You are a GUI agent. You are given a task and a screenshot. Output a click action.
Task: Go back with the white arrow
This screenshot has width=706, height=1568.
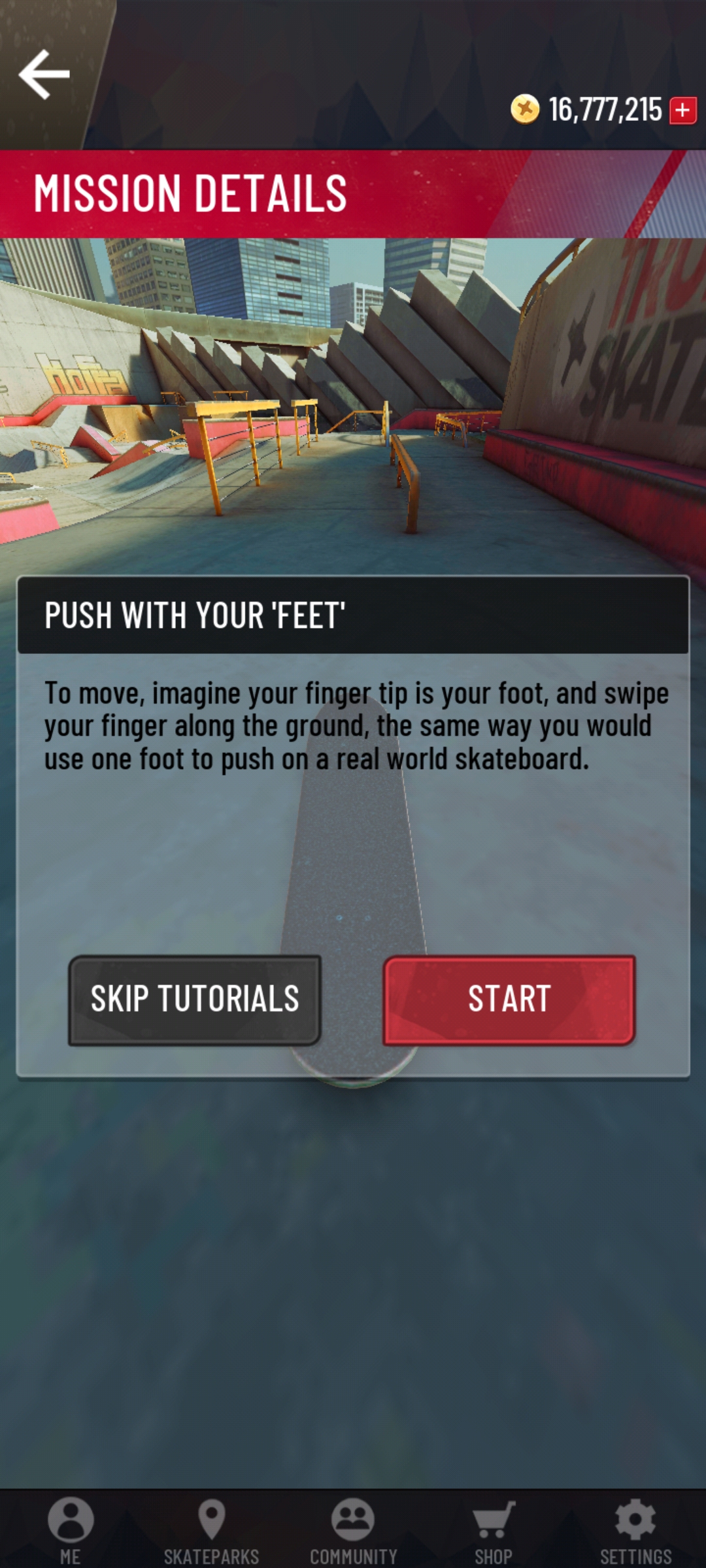coord(44,74)
